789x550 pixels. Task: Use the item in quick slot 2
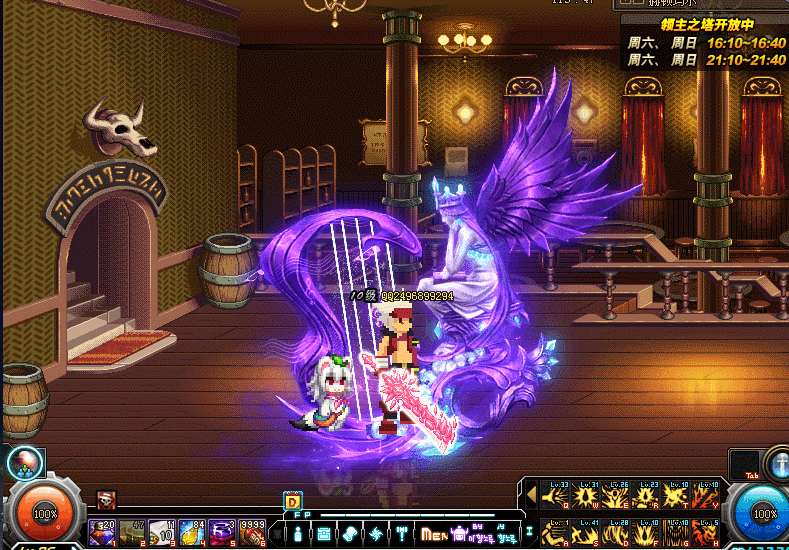(132, 531)
